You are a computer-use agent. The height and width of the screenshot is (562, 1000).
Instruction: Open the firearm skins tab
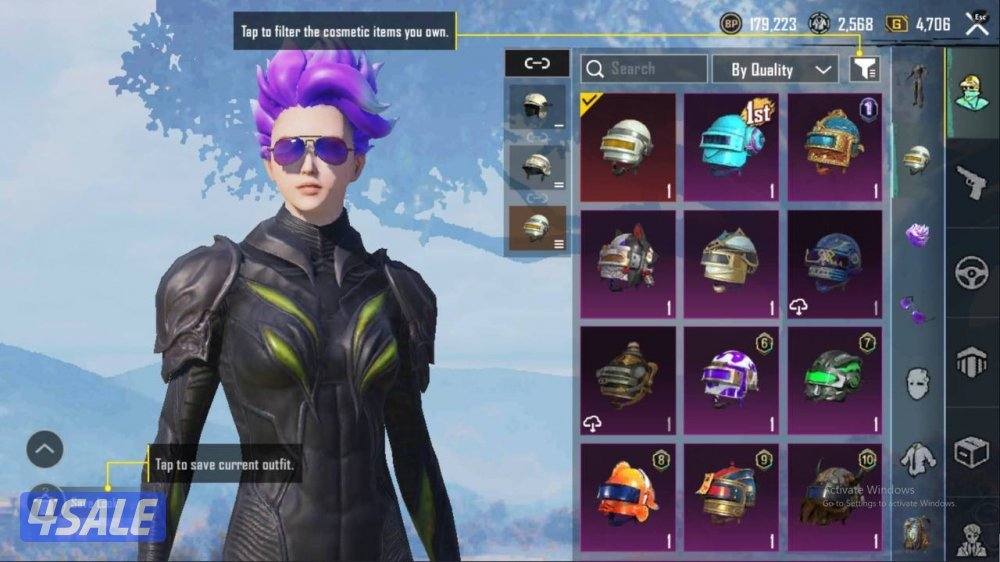point(971,183)
